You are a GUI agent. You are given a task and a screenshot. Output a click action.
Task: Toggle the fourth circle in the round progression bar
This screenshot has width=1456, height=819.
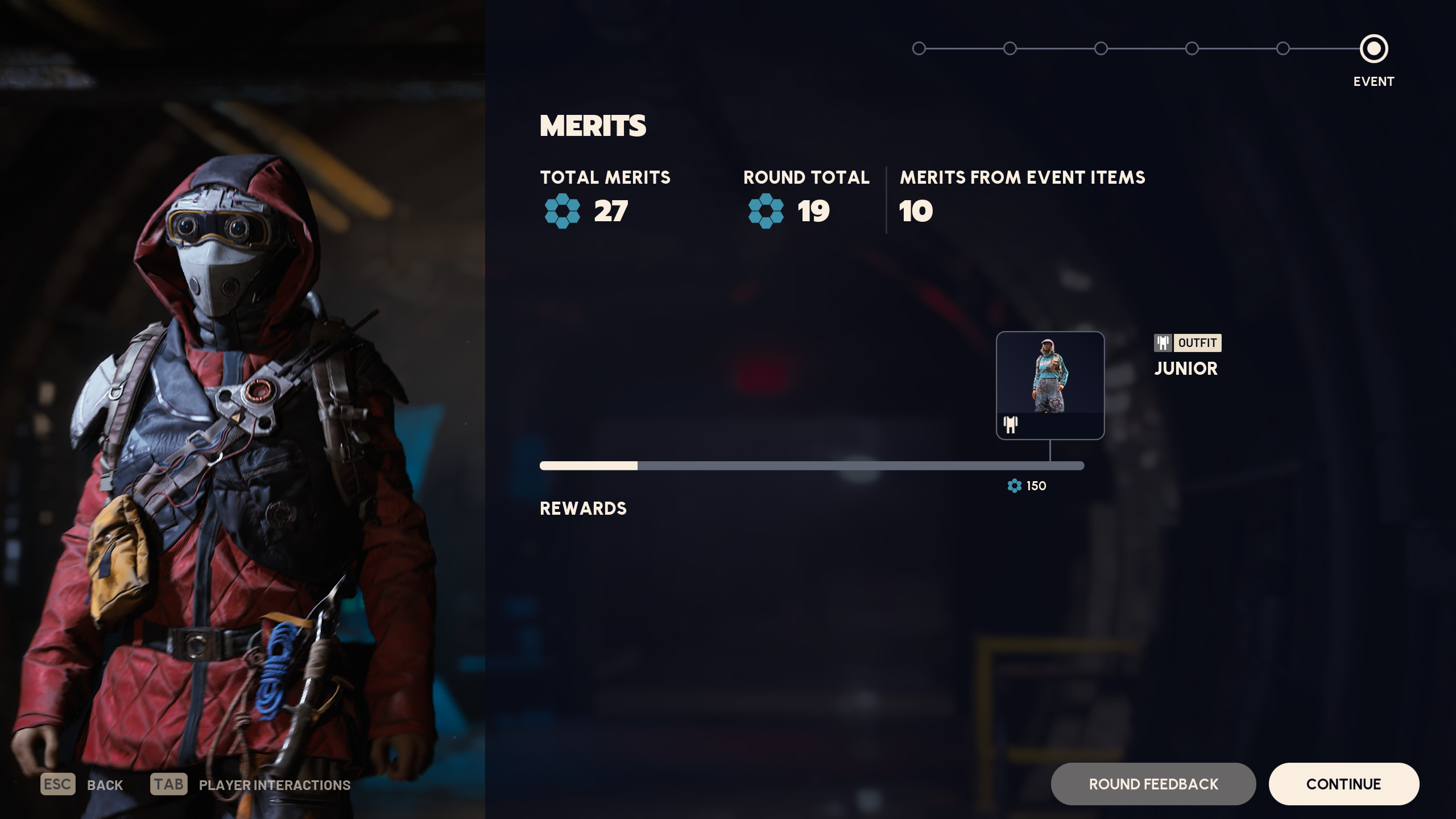point(1191,49)
